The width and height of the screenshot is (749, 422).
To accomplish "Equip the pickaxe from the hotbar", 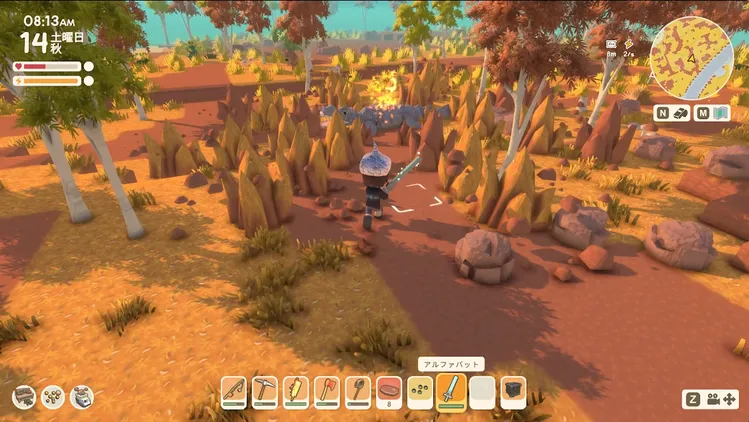I will click(264, 389).
